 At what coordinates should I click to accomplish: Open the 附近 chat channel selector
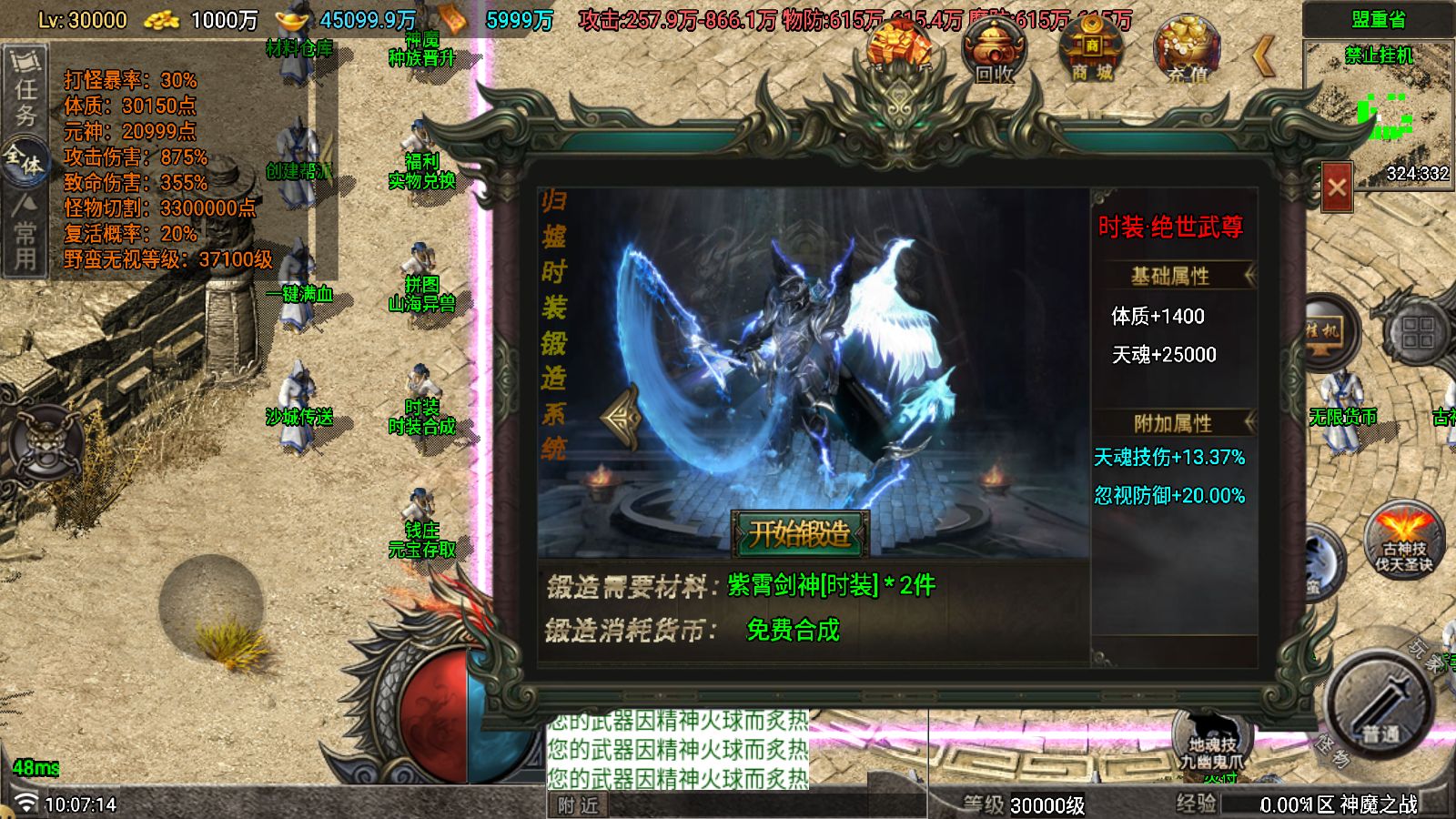(x=580, y=804)
